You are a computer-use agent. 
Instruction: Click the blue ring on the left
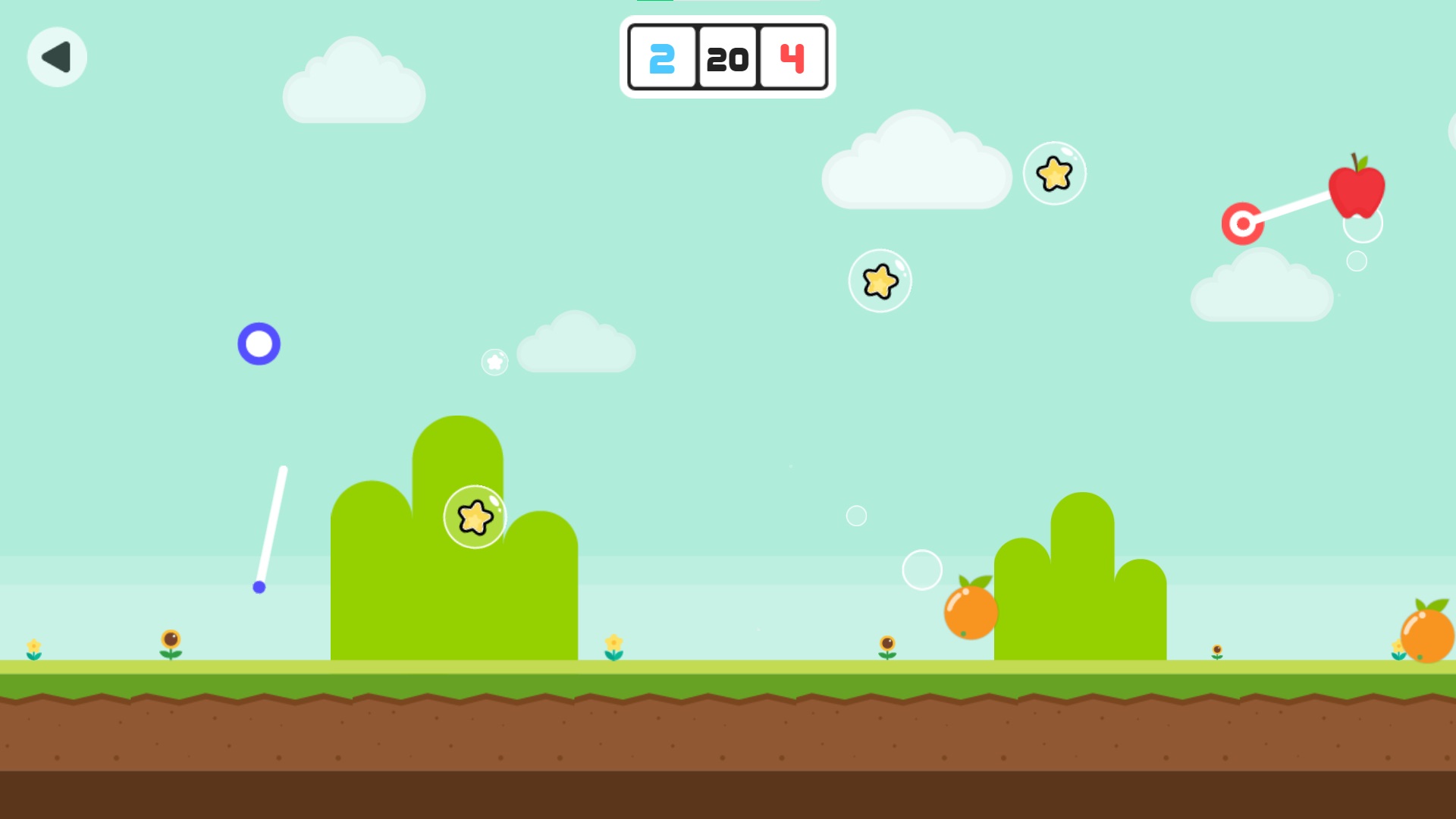coord(259,344)
